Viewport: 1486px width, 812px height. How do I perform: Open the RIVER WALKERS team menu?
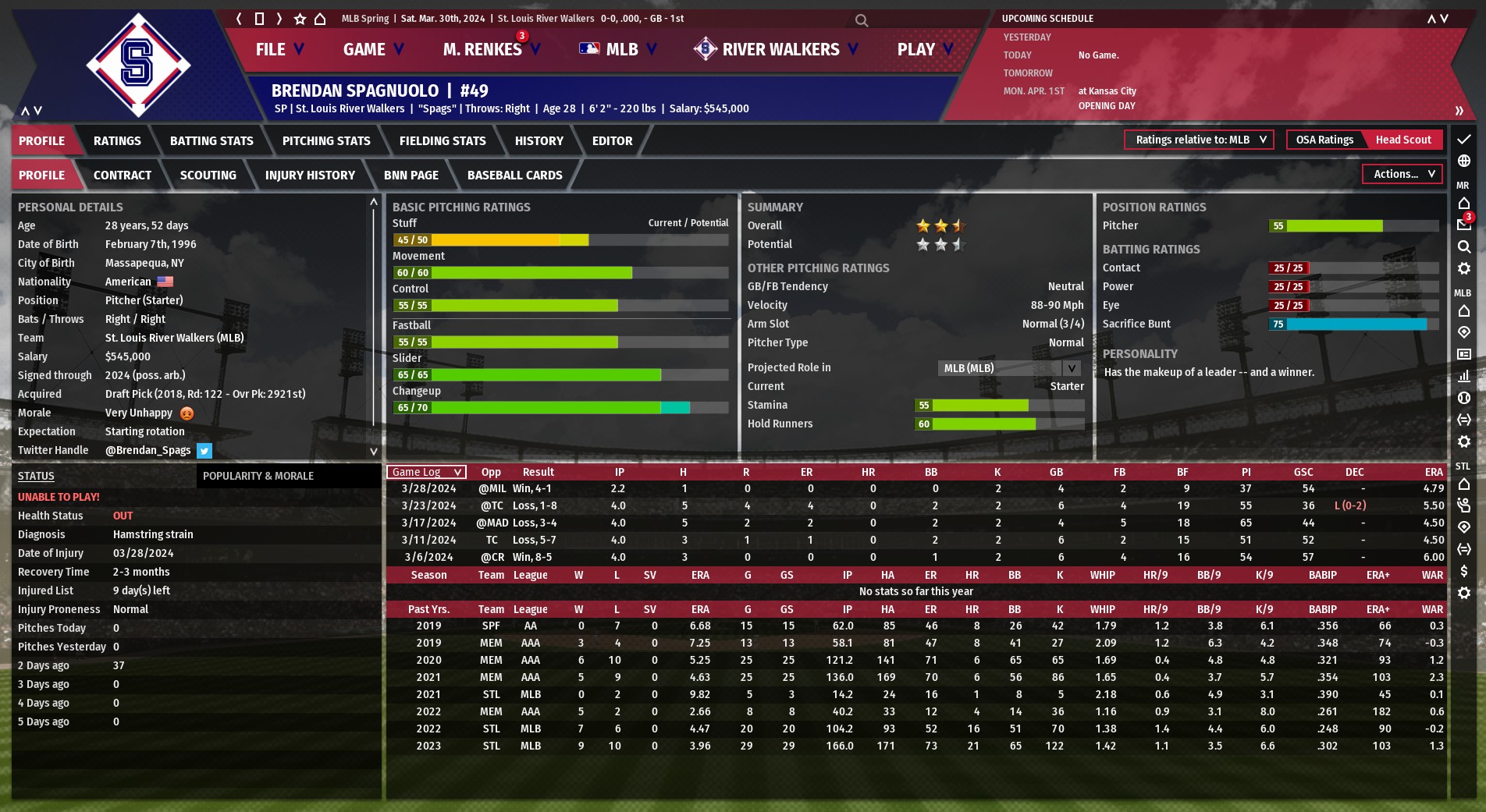pos(777,49)
